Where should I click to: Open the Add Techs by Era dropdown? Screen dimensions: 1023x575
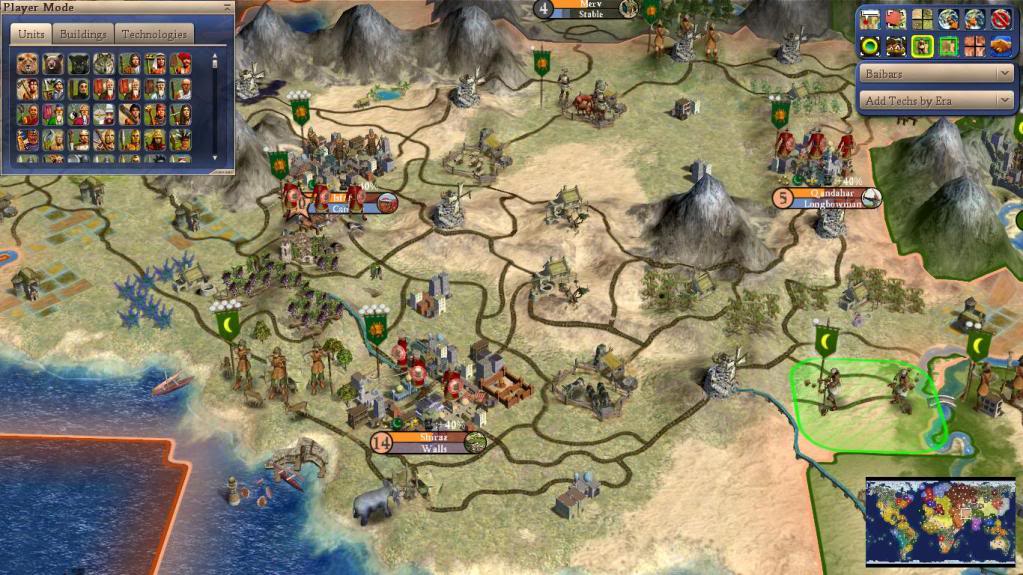tap(936, 100)
